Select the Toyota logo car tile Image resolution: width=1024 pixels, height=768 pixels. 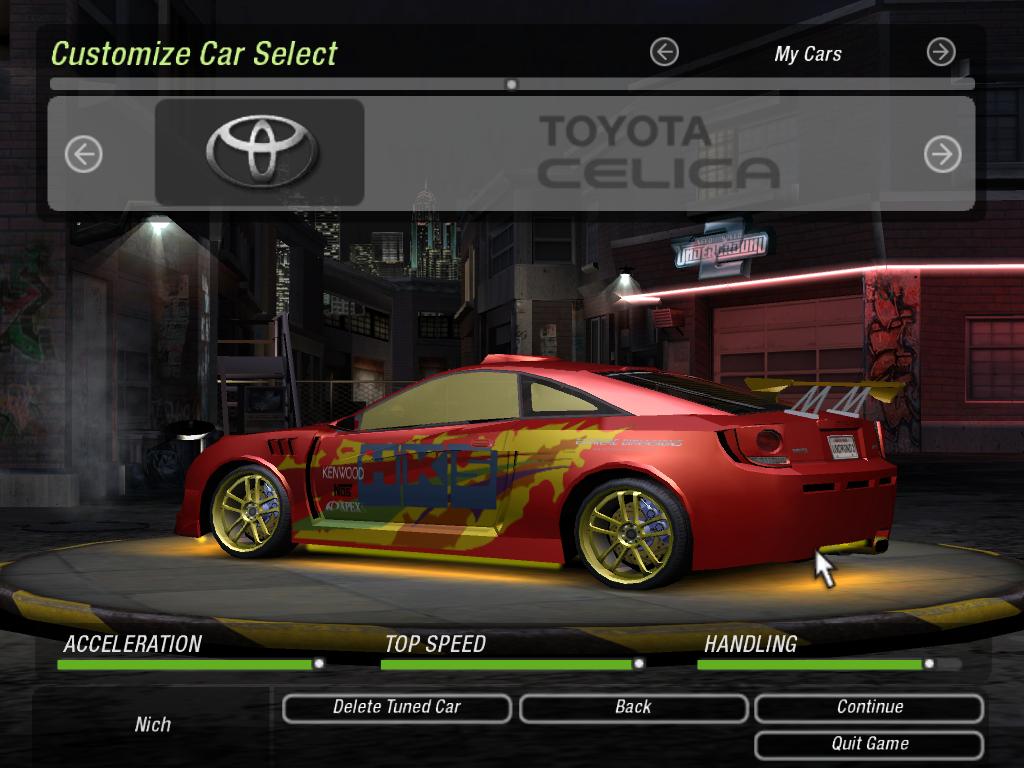click(x=260, y=152)
